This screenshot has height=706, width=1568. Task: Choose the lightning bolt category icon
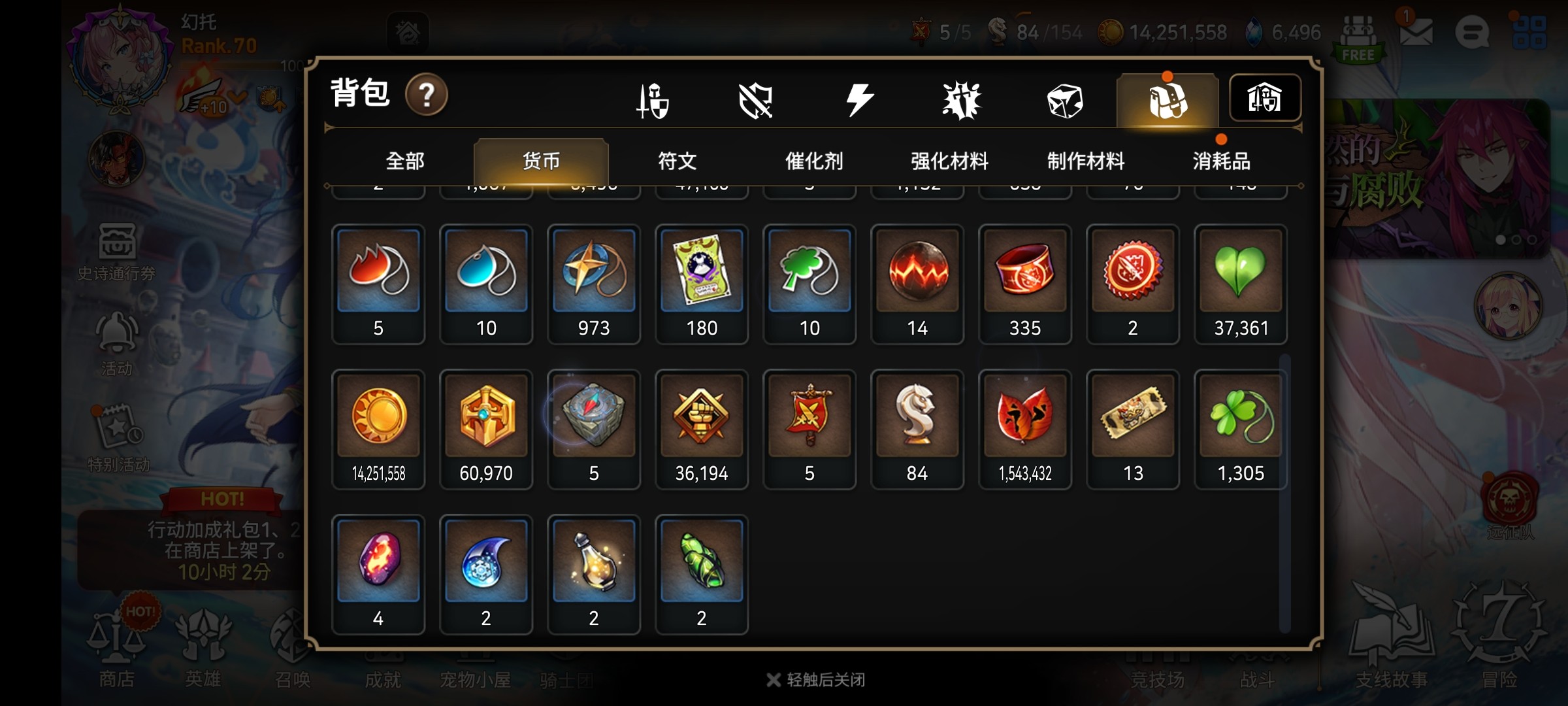(x=859, y=101)
